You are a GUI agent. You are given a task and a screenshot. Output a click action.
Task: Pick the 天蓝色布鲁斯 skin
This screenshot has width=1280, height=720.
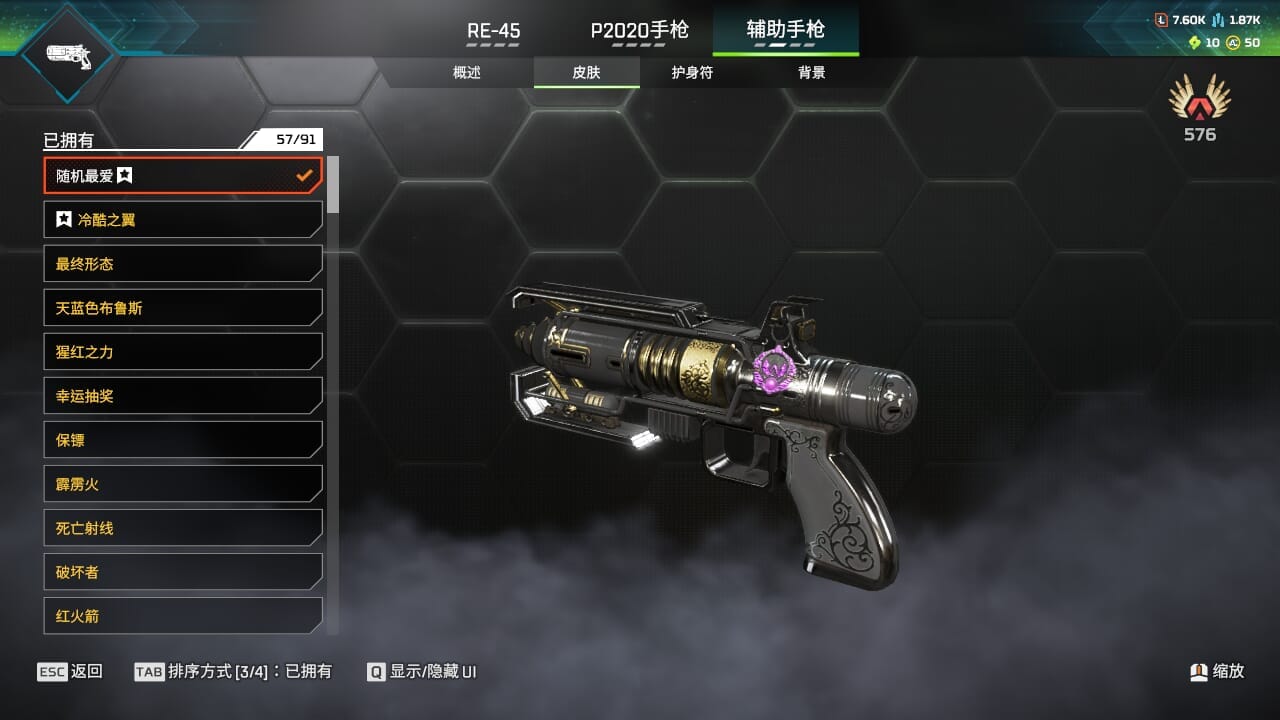point(183,308)
